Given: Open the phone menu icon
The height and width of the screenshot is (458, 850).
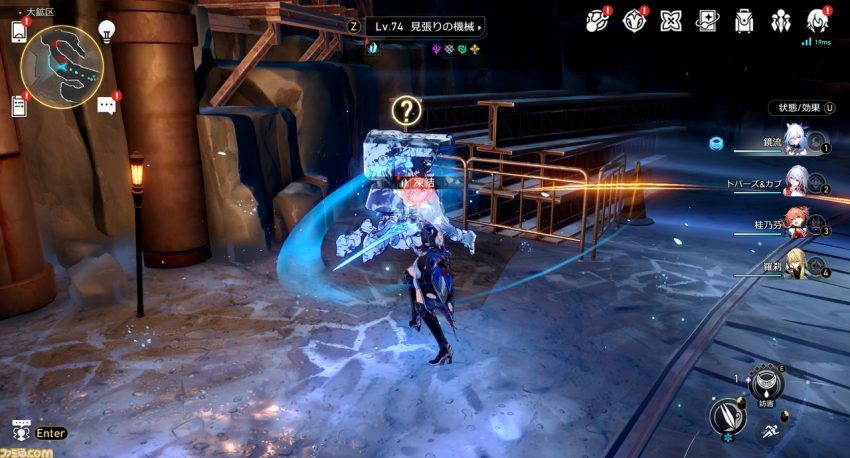Looking at the screenshot, I should point(19,31).
